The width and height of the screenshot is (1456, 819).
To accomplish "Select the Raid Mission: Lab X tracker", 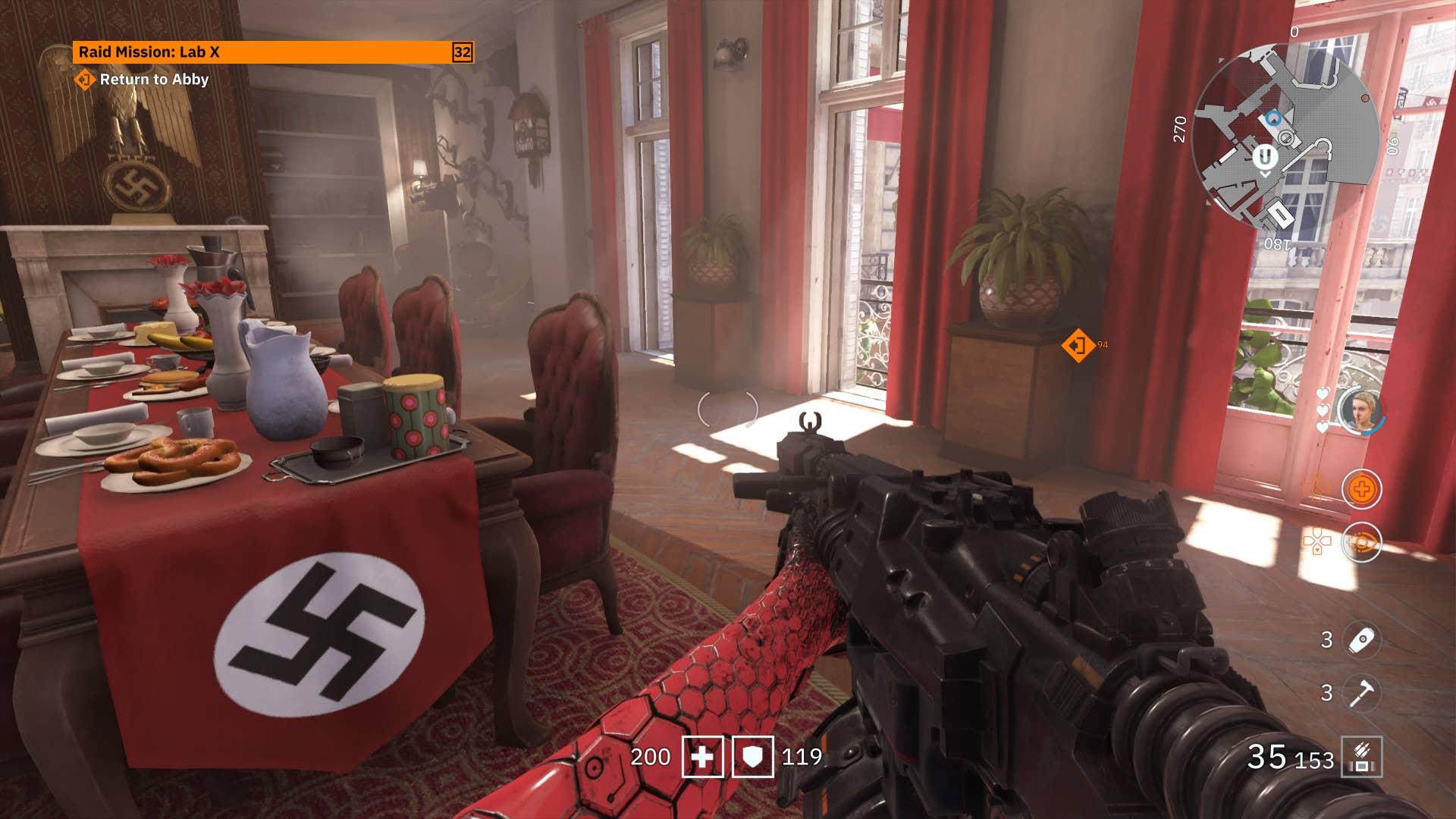I will [x=271, y=52].
